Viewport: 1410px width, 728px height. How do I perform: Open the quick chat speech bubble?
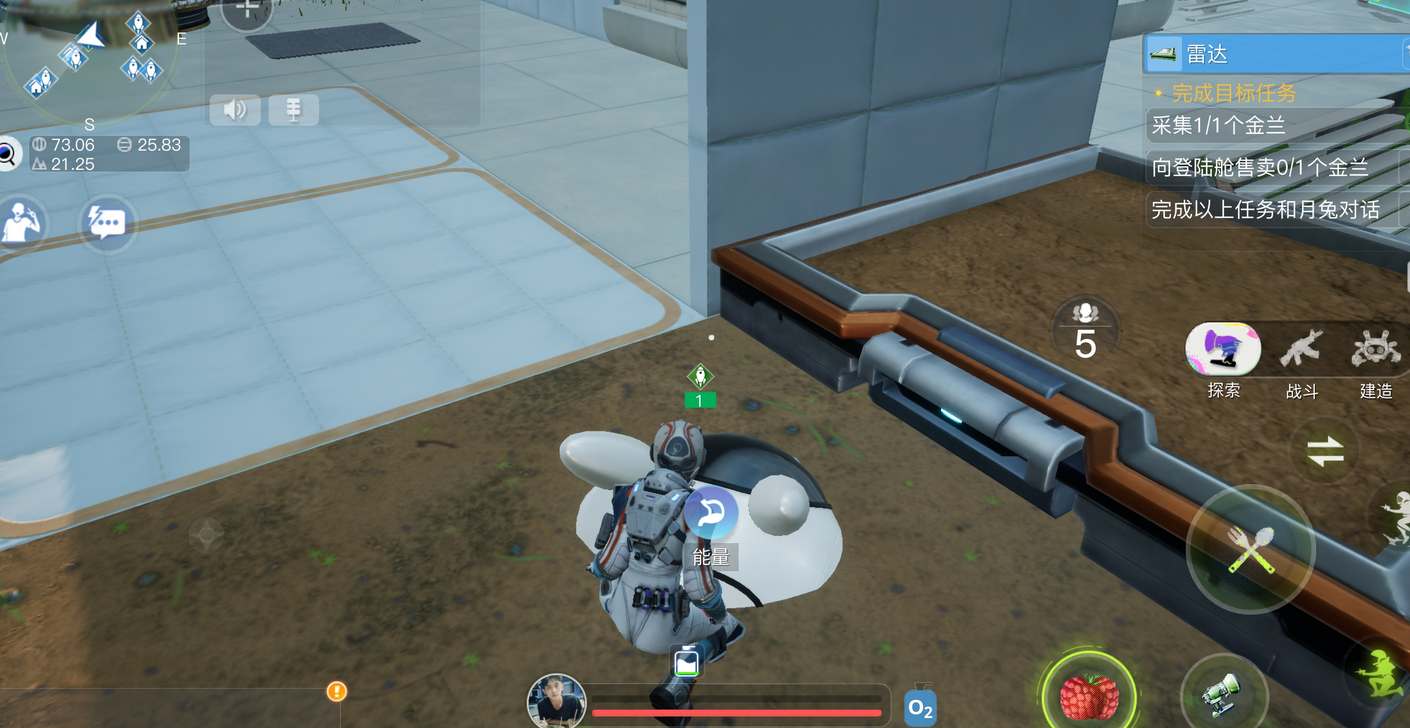pos(106,222)
